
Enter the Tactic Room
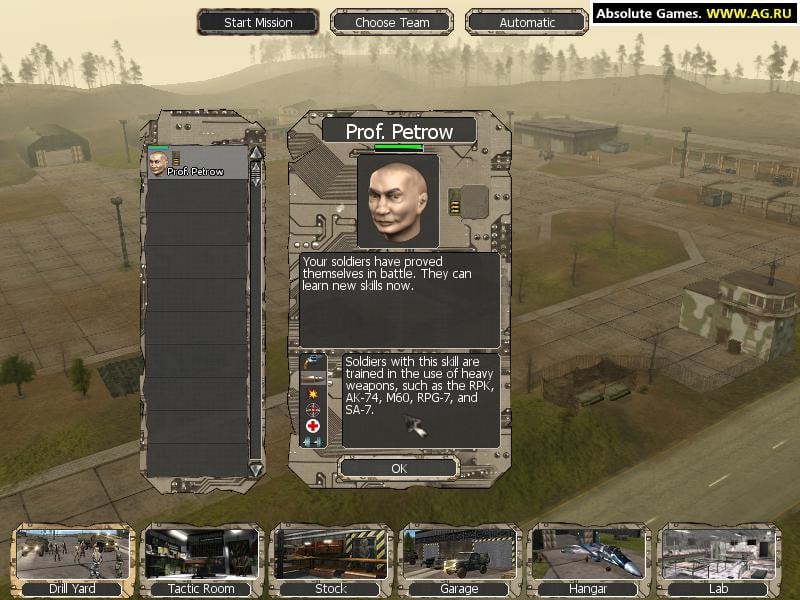click(201, 560)
